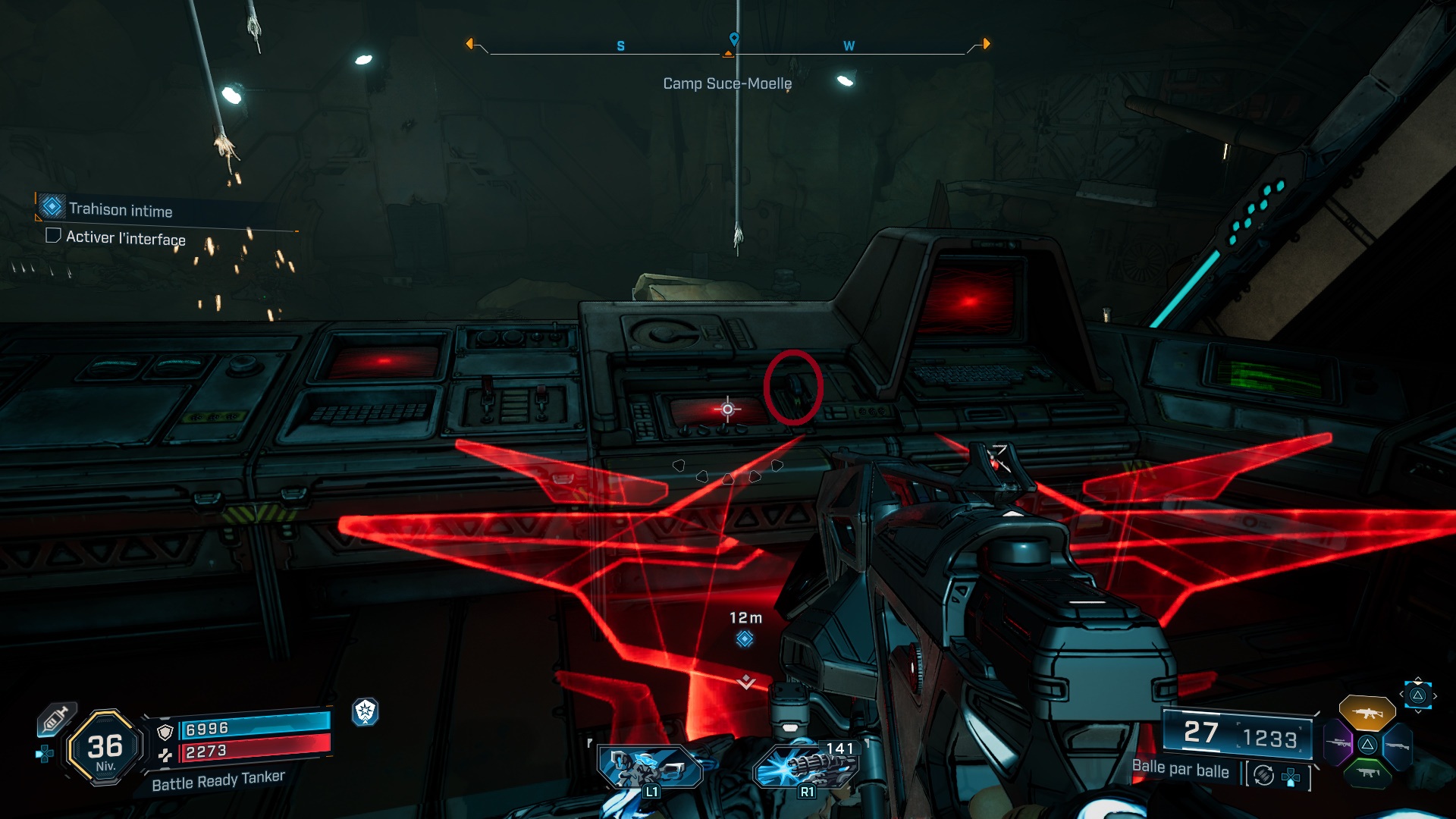Choose the blue shotgun weapon slot
Image resolution: width=1456 pixels, height=819 pixels.
pyautogui.click(x=1397, y=746)
